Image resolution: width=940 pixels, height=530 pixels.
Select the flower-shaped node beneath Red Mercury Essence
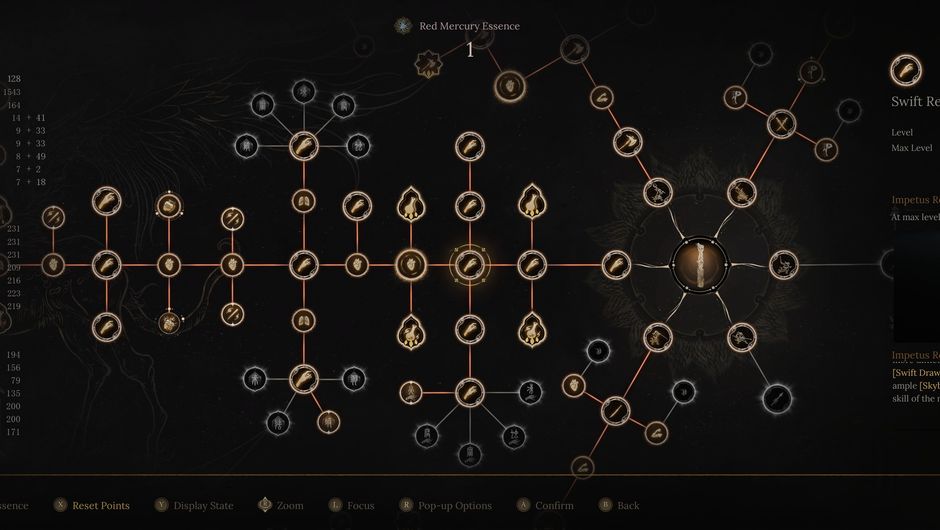click(x=429, y=65)
